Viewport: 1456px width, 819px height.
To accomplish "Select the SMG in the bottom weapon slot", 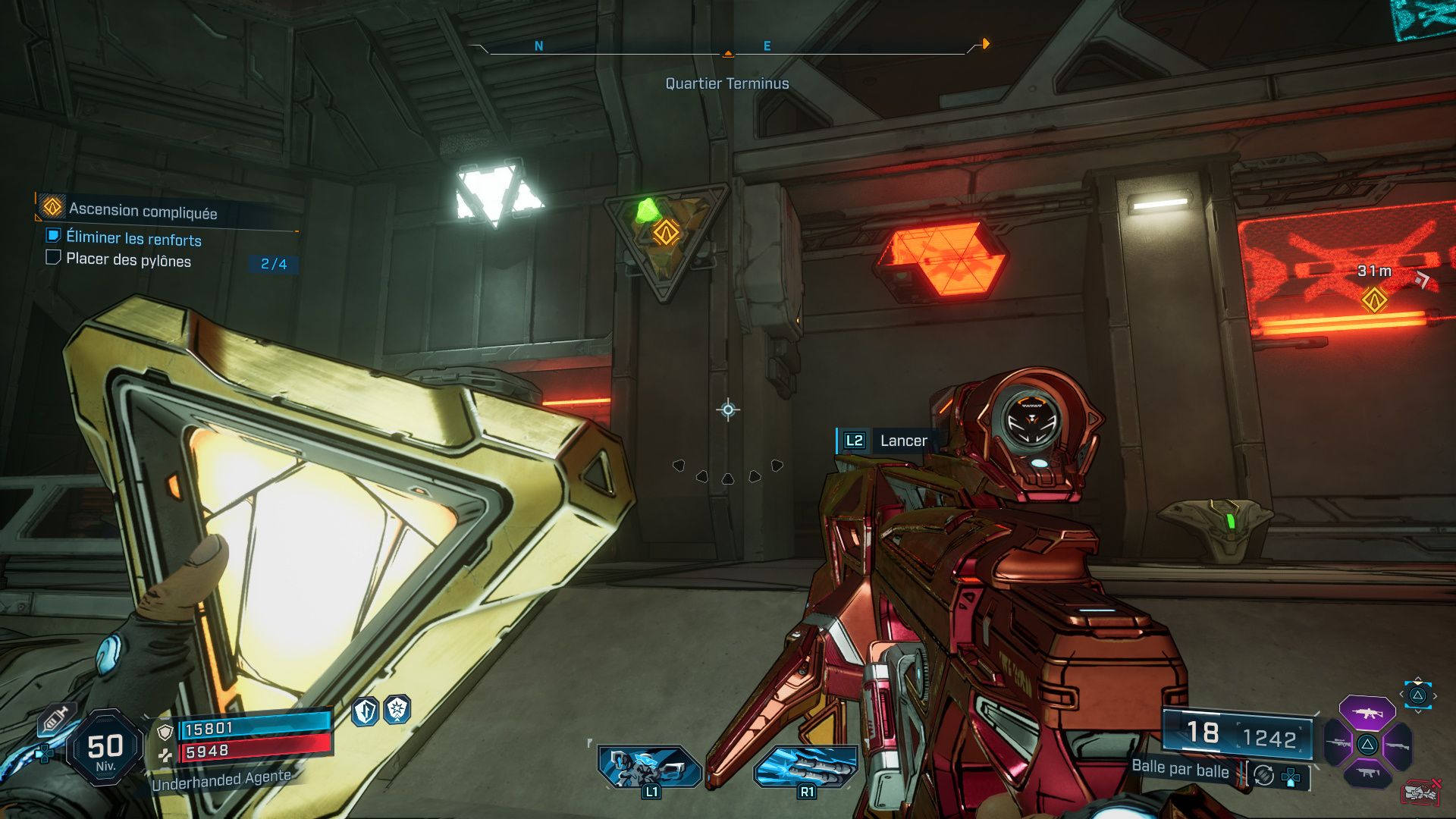I will (1368, 773).
